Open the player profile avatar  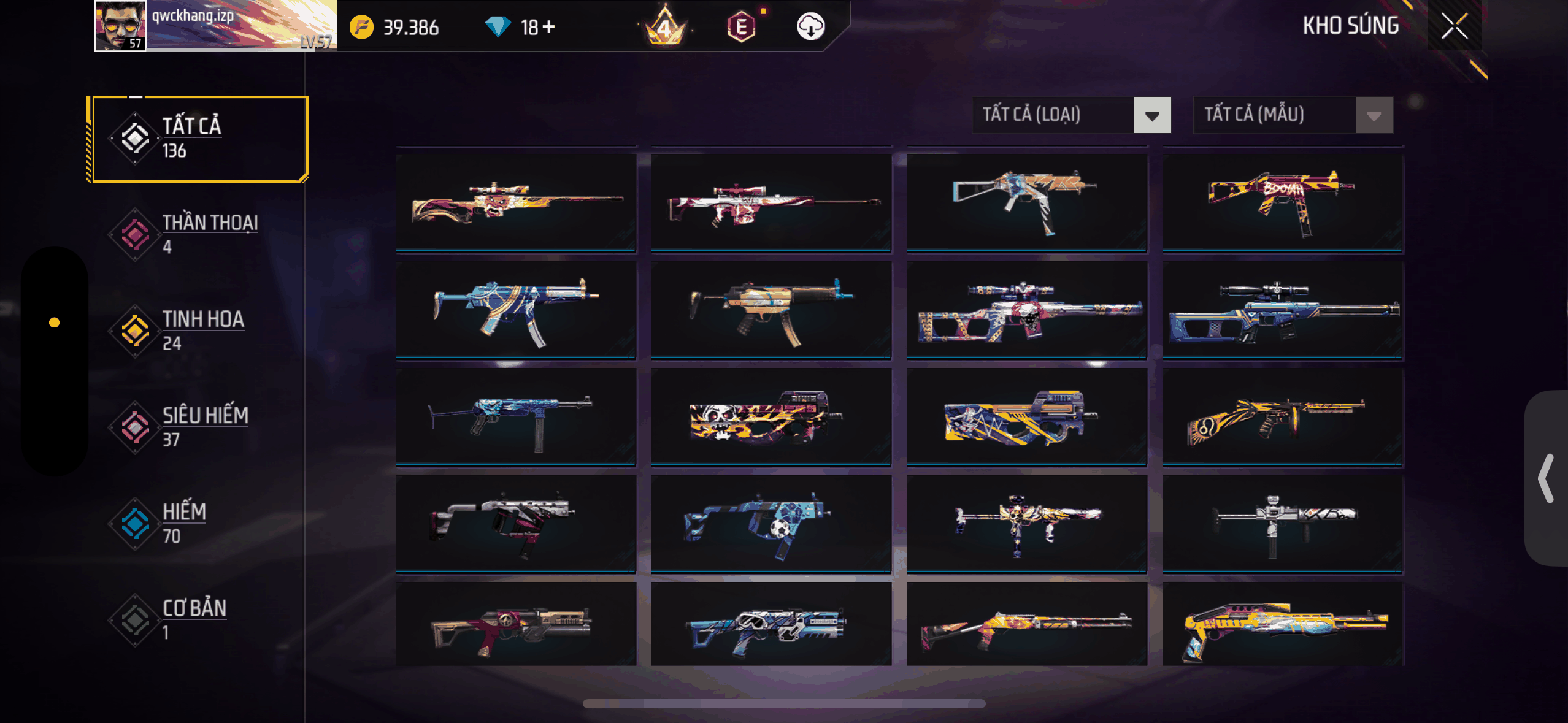pos(120,26)
